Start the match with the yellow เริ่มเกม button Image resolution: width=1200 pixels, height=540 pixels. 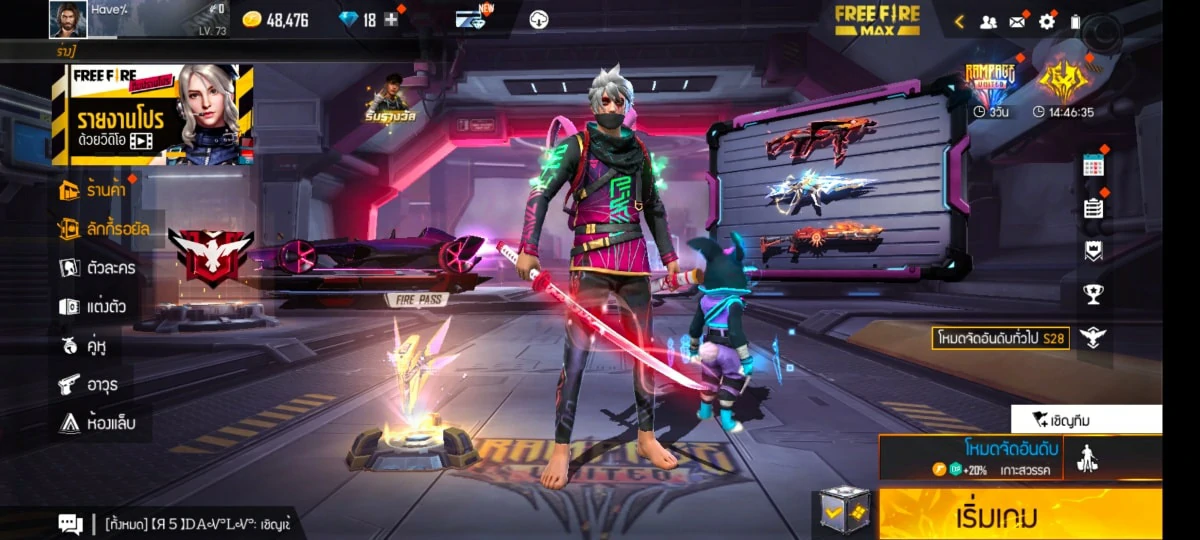click(1020, 516)
